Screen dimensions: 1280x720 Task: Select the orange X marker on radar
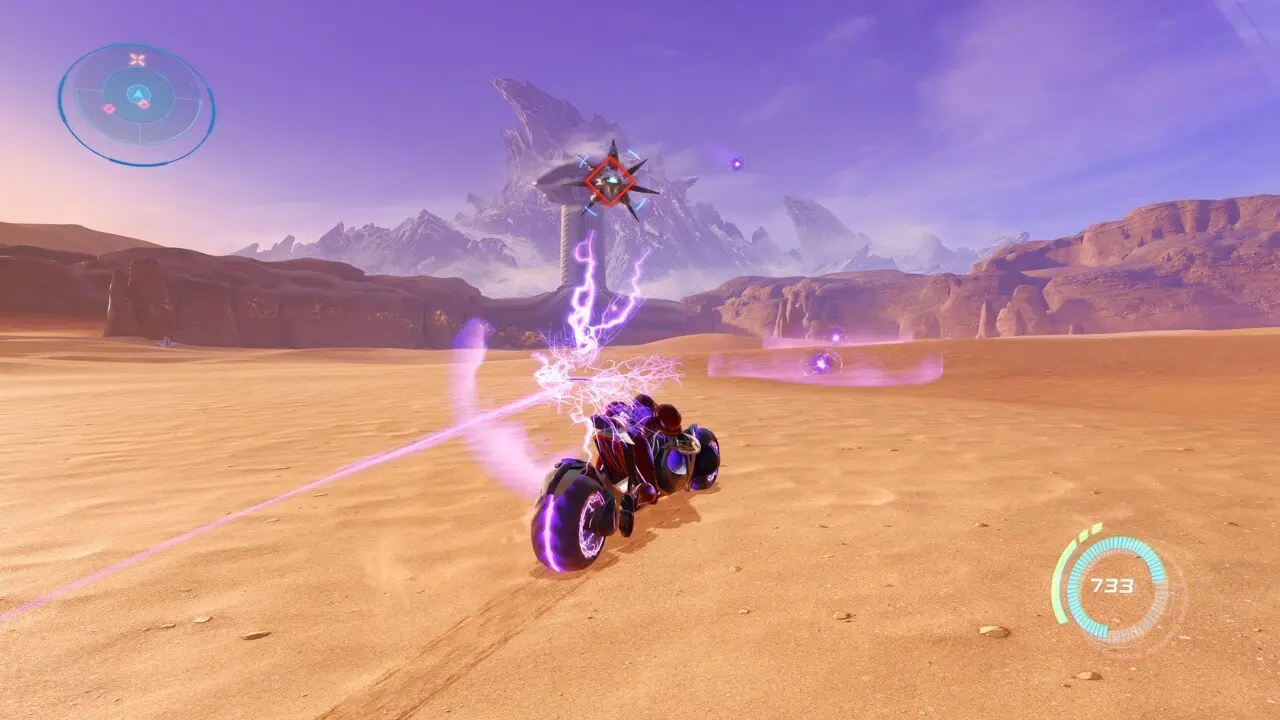pos(137,60)
